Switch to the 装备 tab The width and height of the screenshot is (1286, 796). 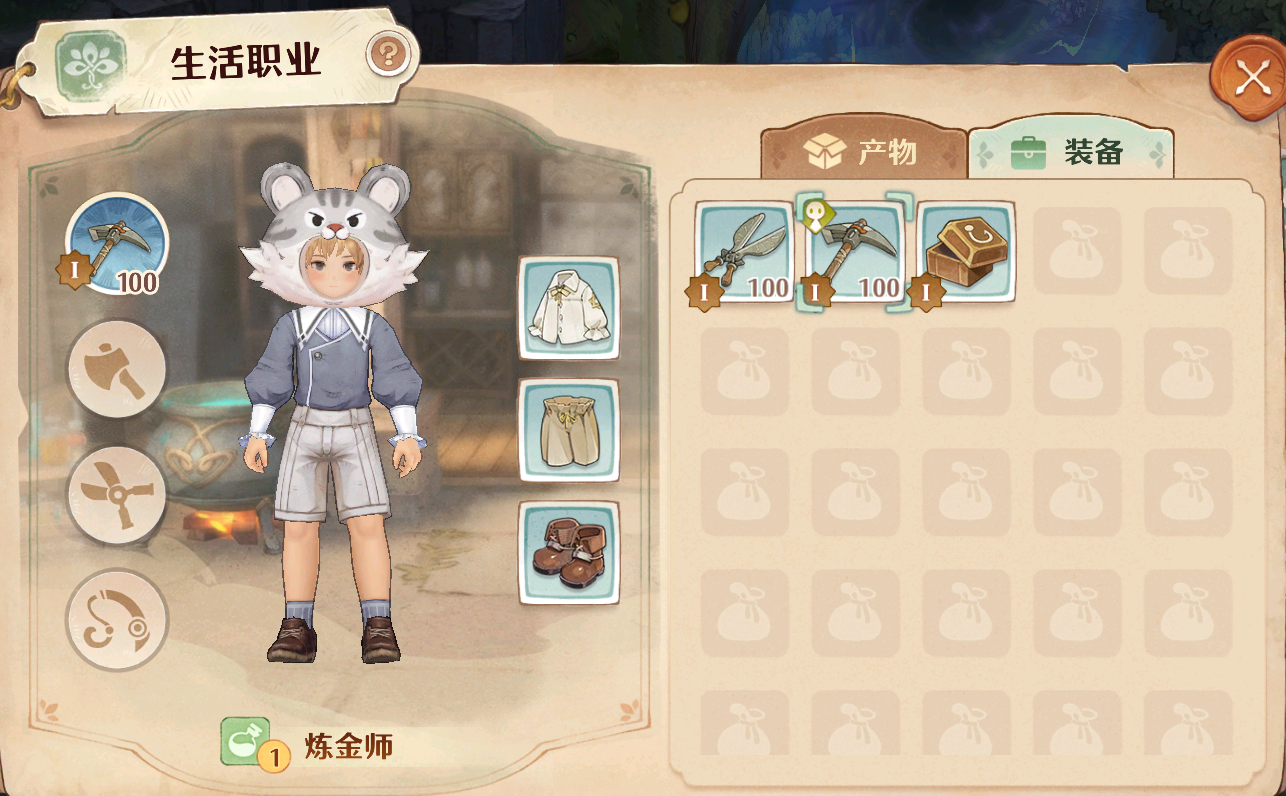click(x=1070, y=152)
